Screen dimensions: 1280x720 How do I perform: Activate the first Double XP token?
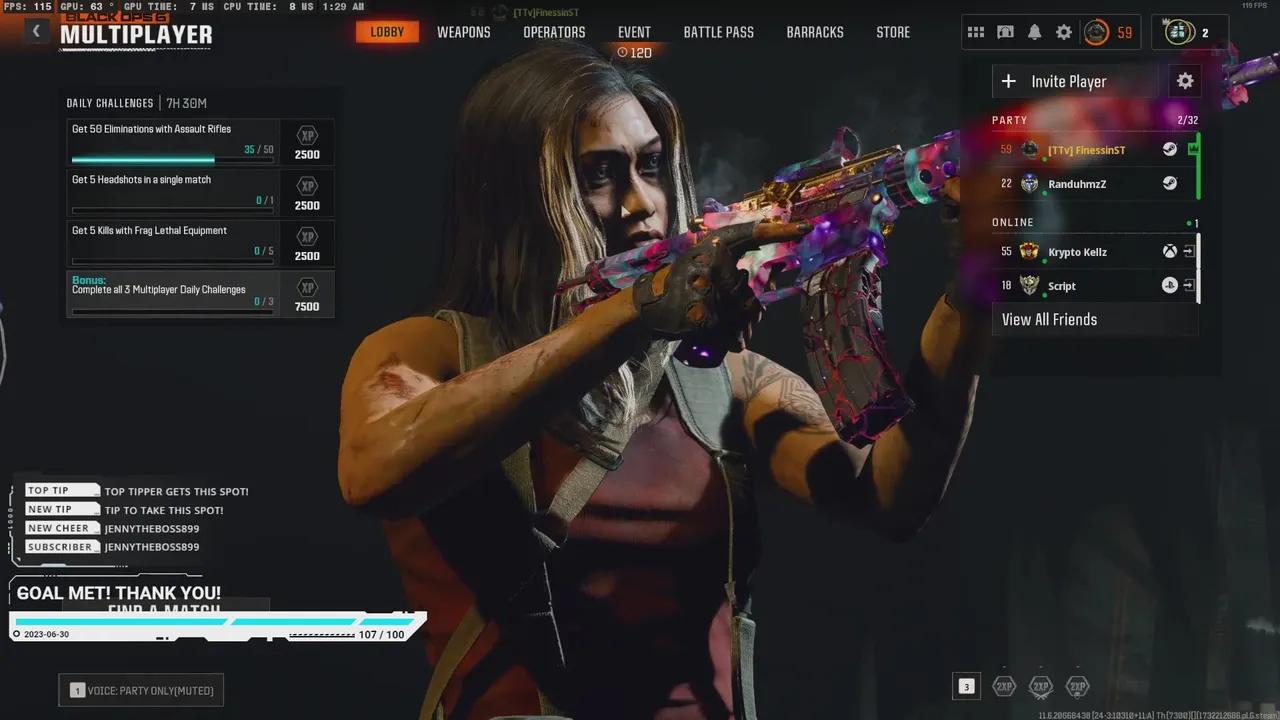pos(1004,686)
